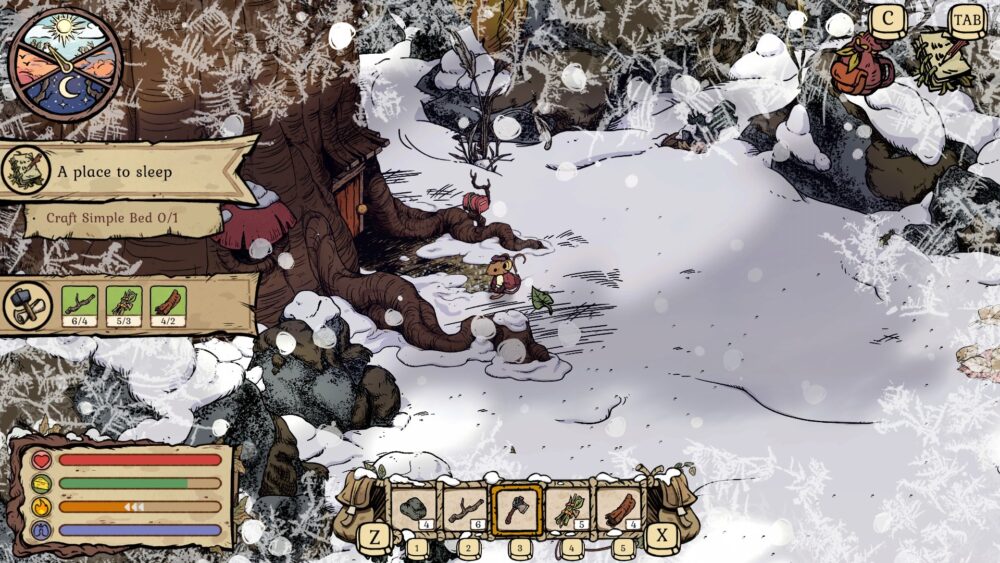Select the bark recipe ingredient

[x=168, y=304]
